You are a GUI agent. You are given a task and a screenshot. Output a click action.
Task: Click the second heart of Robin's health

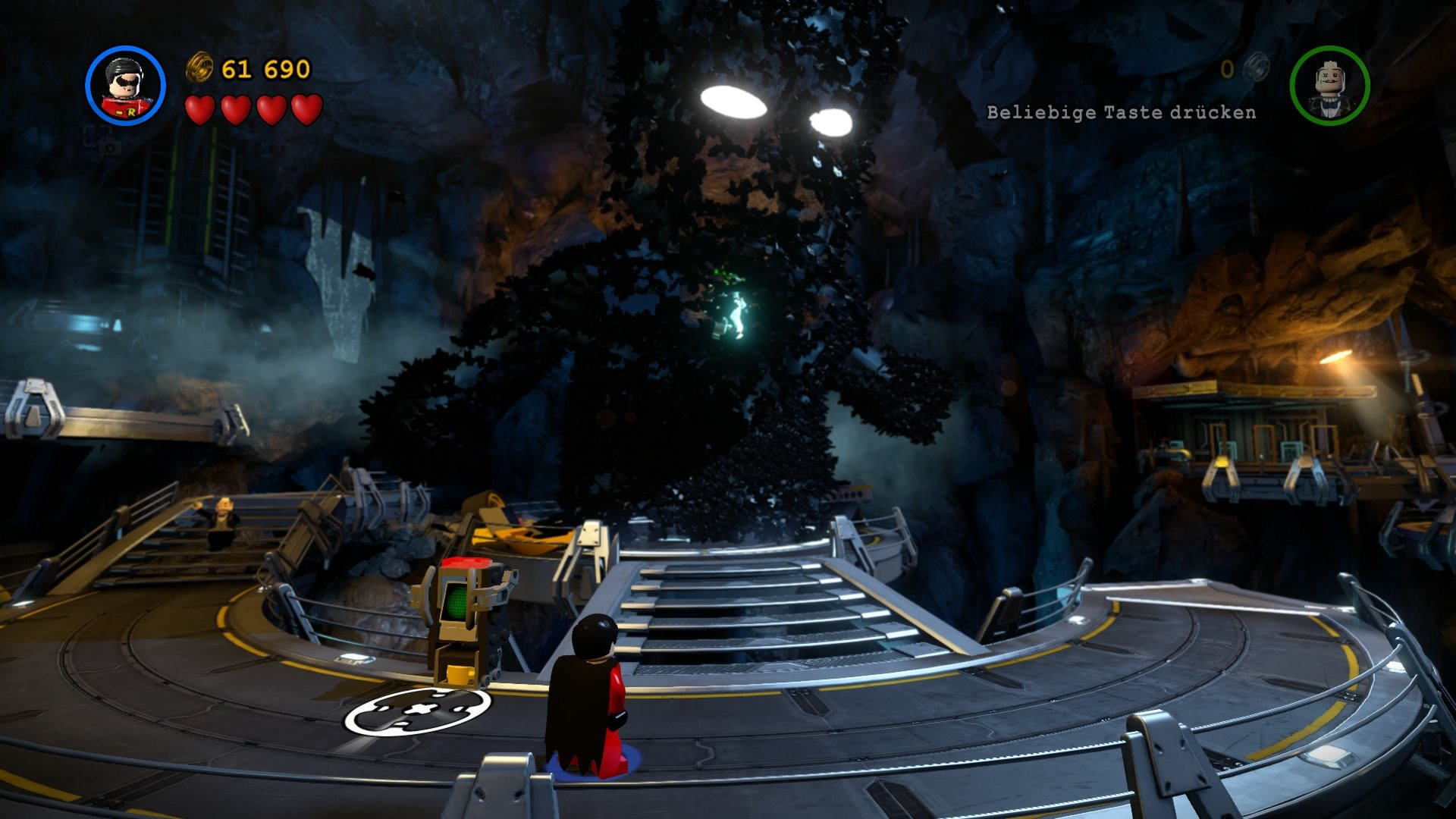point(234,111)
